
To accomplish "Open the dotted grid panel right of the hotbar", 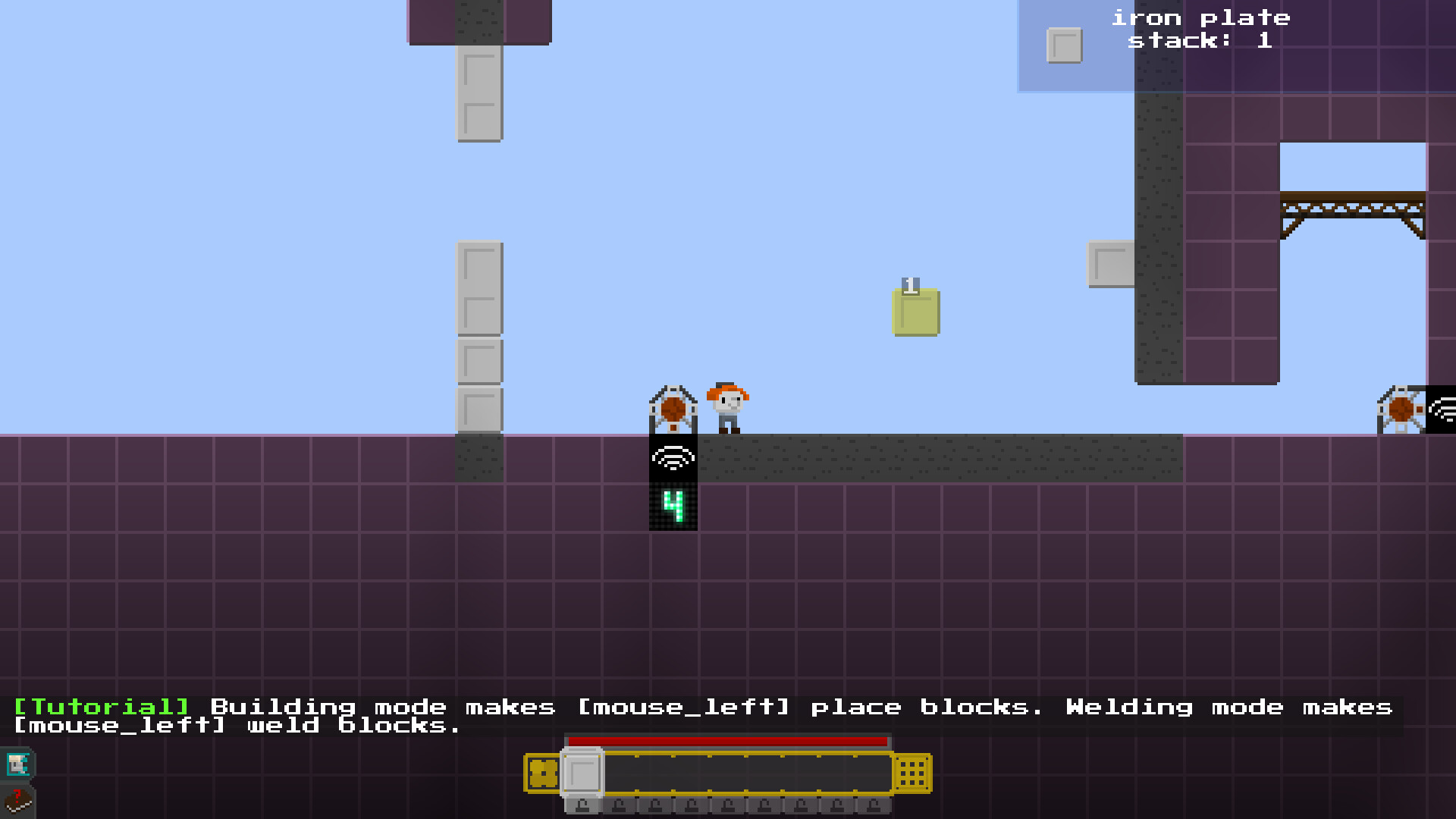I will pyautogui.click(x=911, y=773).
